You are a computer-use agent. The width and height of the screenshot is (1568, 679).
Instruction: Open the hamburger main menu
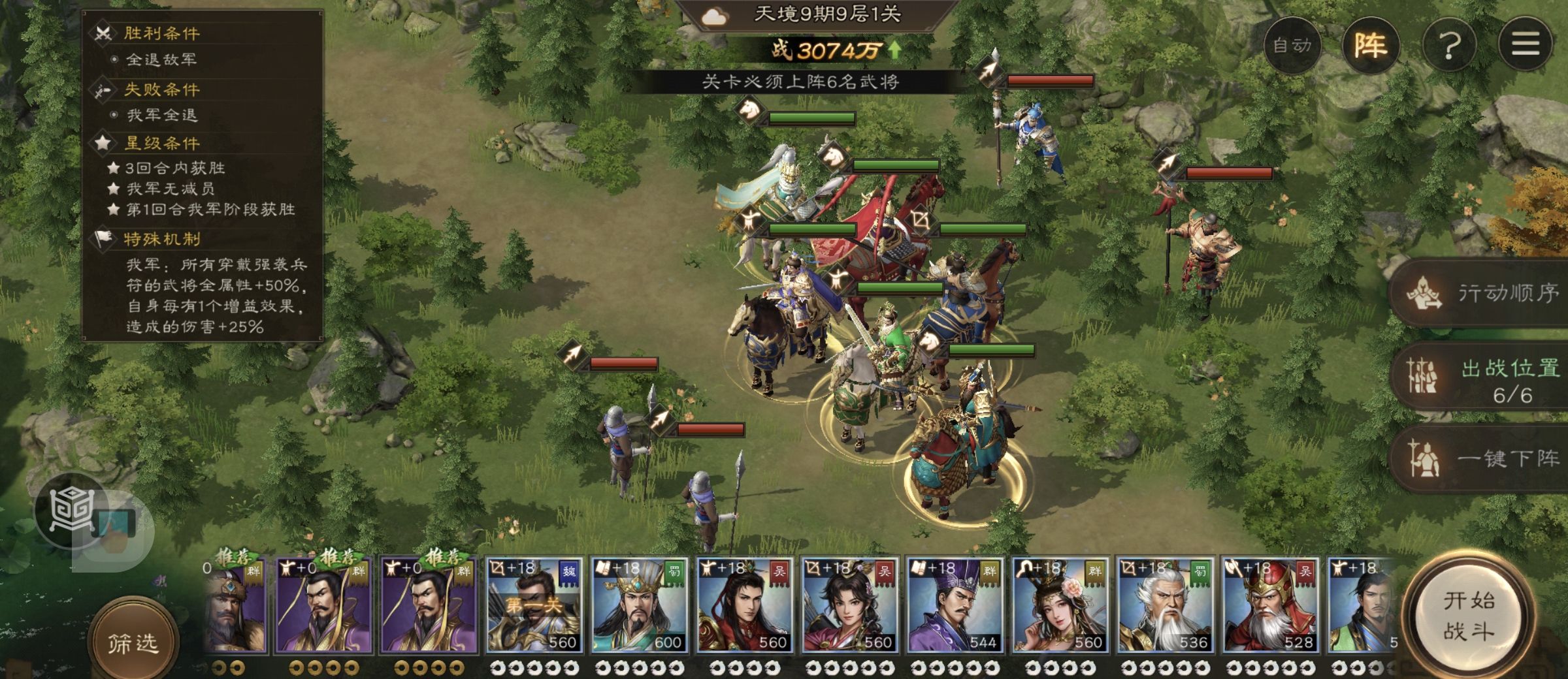click(x=1525, y=45)
